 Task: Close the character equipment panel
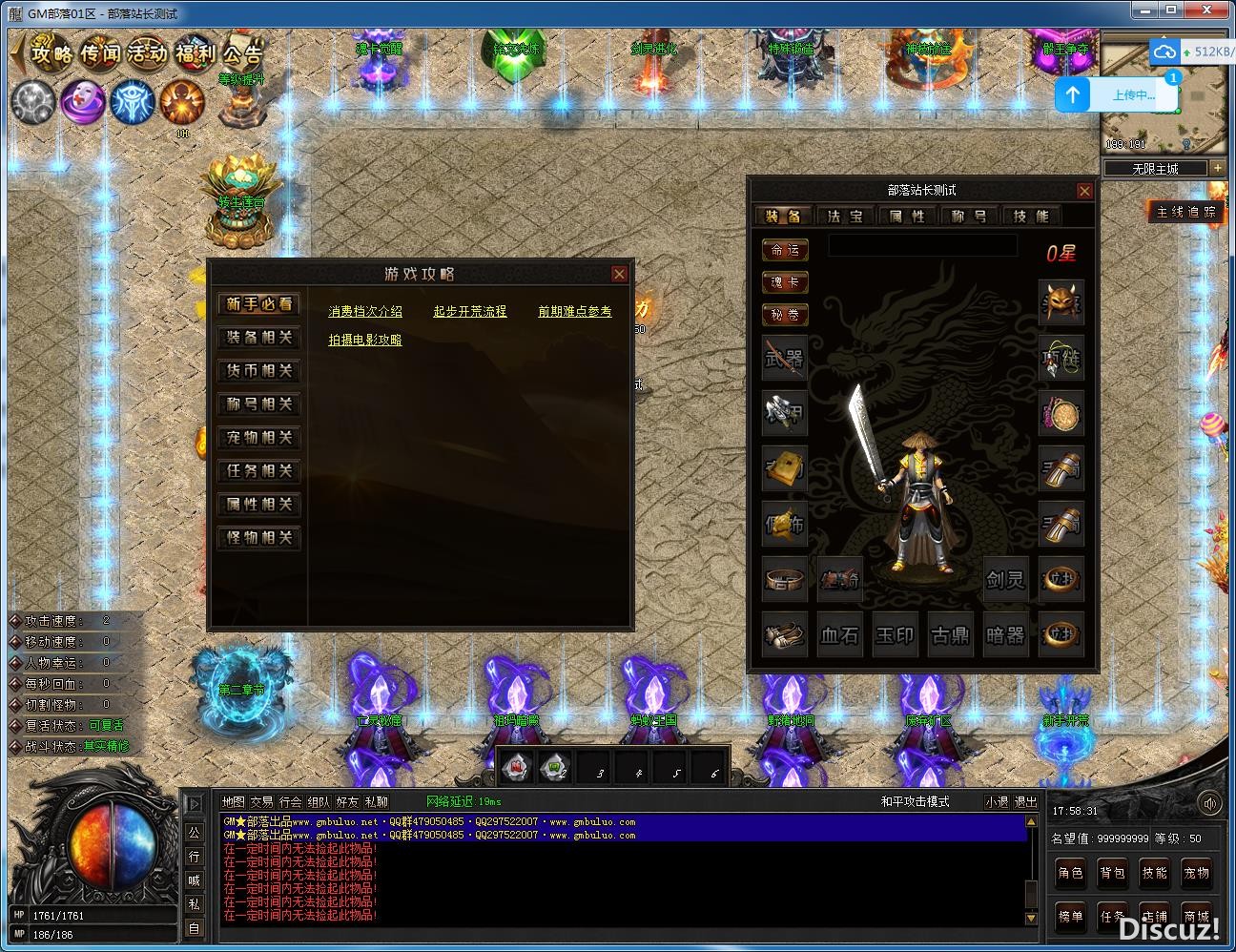1084,191
